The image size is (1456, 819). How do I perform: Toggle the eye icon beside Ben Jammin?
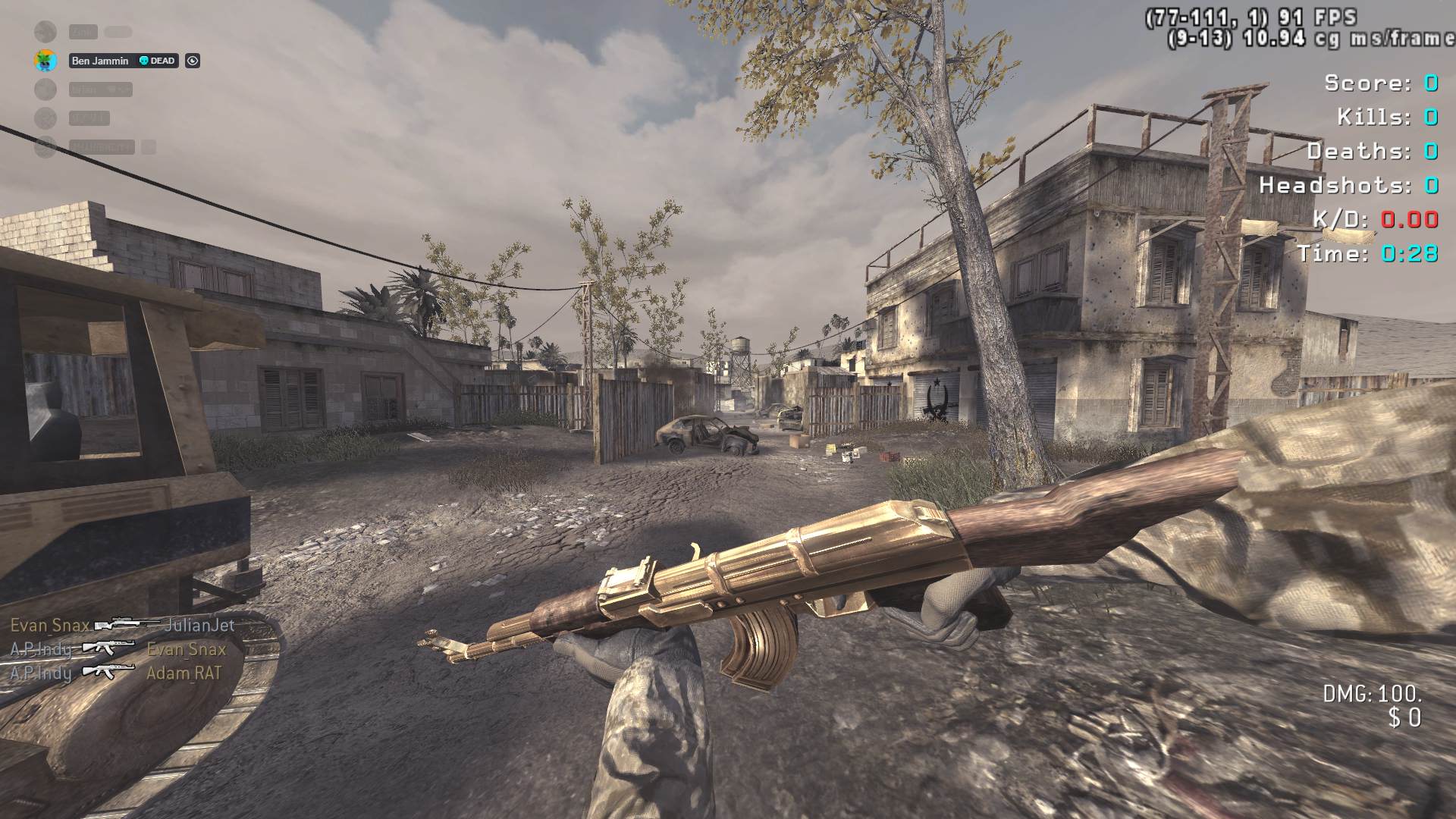193,61
